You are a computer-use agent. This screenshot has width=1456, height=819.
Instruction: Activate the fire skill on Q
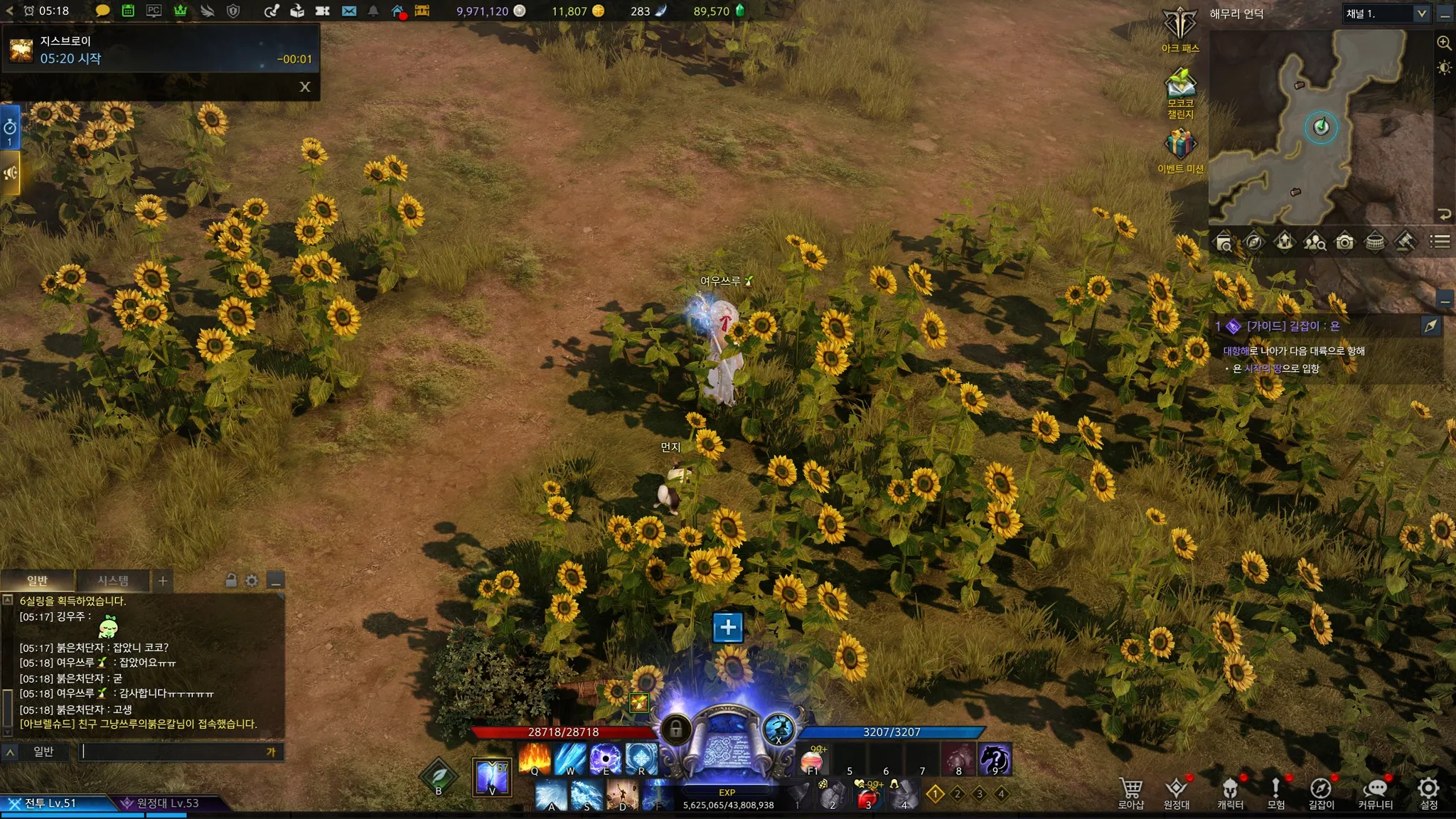535,759
